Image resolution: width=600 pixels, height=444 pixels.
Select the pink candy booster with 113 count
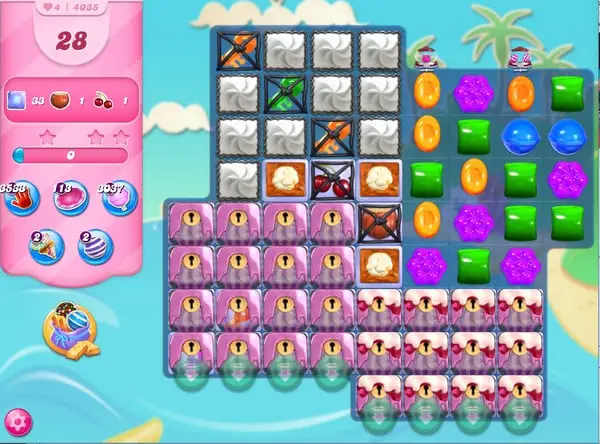click(x=70, y=198)
